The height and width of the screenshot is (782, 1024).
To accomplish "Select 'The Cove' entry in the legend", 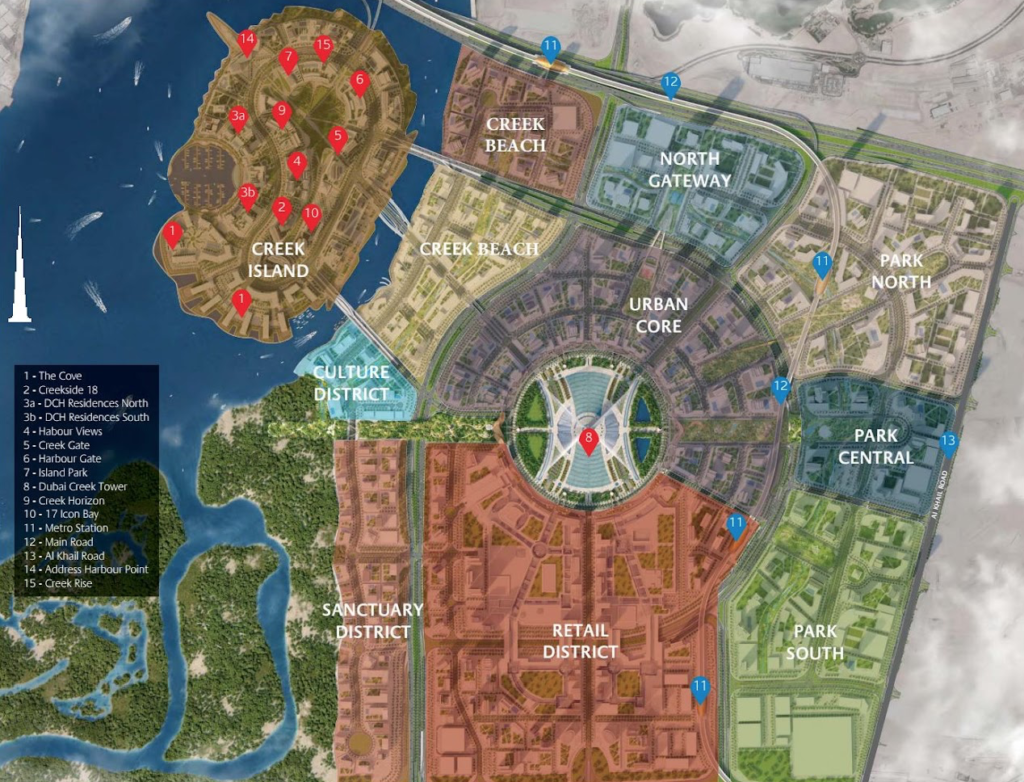I will 61,375.
